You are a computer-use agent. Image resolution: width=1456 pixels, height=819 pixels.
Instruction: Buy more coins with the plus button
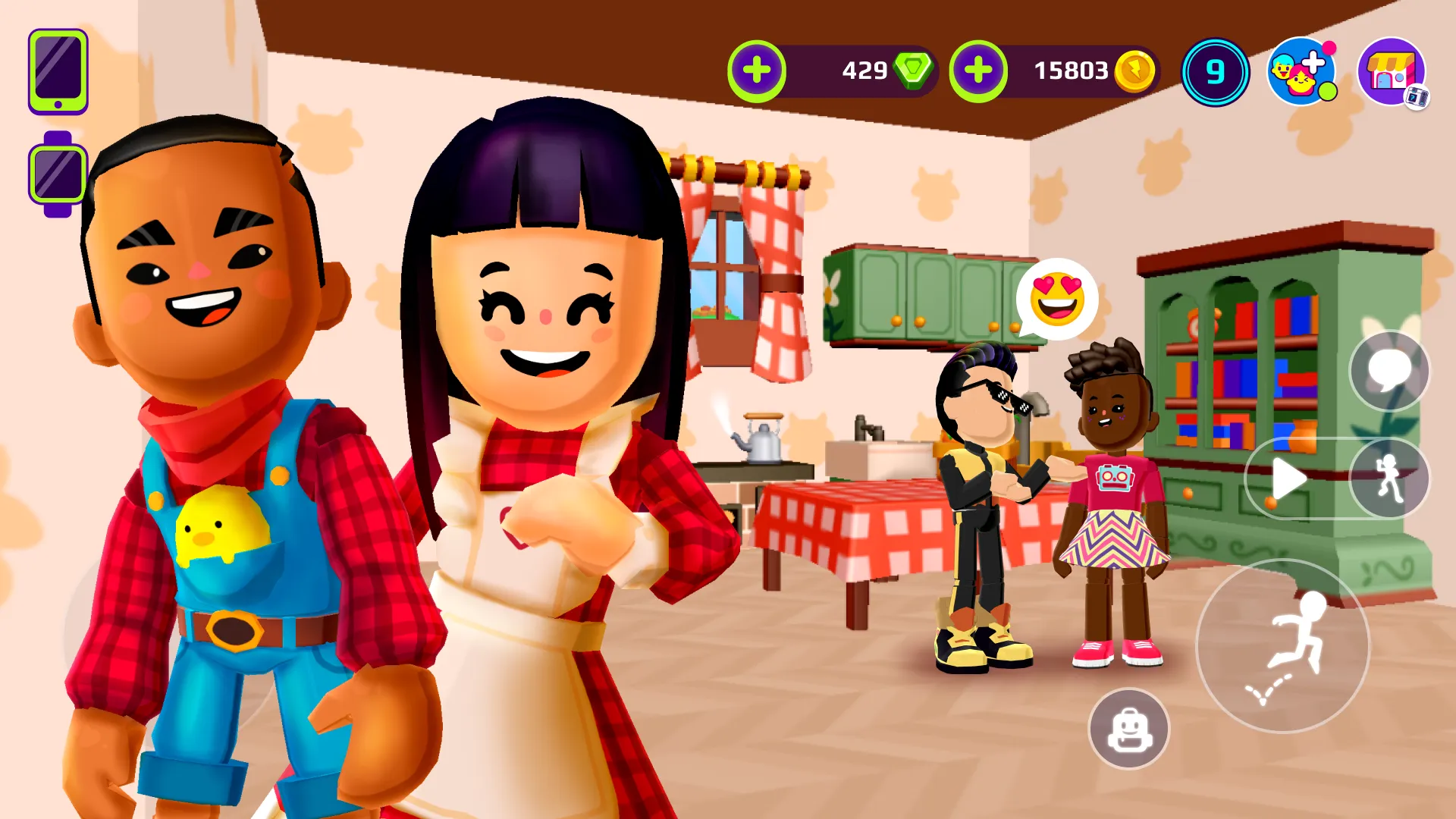[x=978, y=71]
